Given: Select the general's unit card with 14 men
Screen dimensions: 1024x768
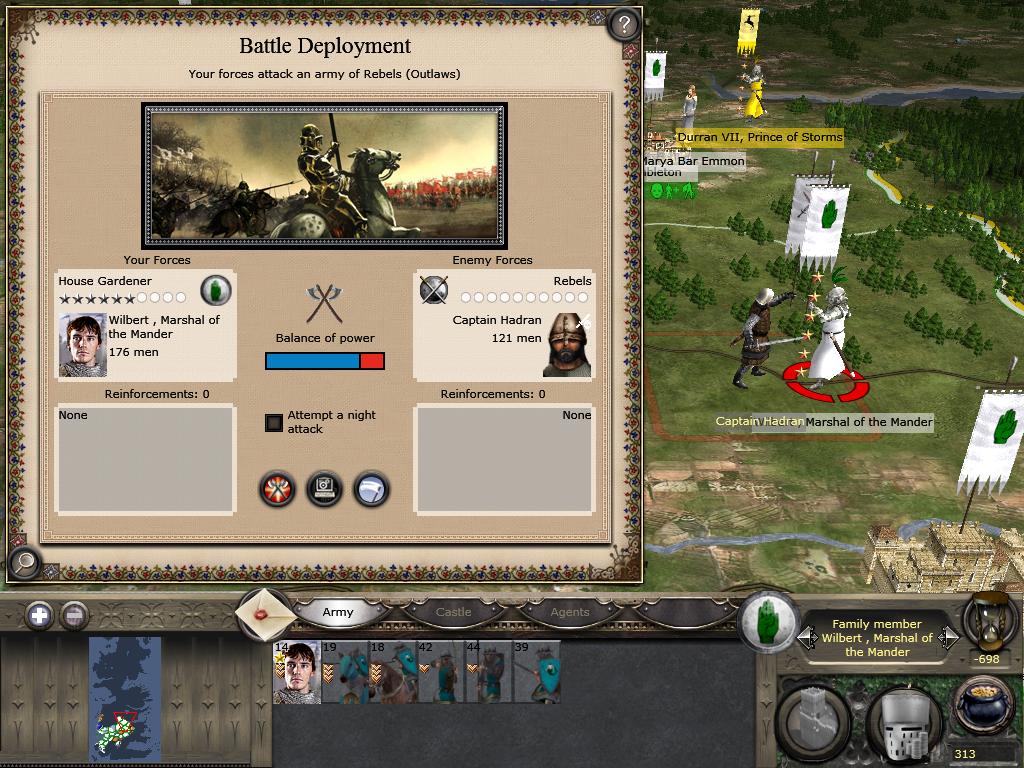Looking at the screenshot, I should click(x=297, y=672).
